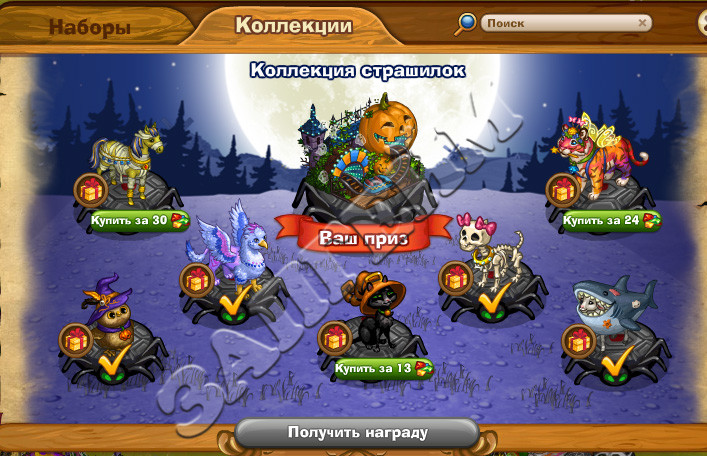The width and height of the screenshot is (707, 456).
Task: Click the Ваш приз ribbon banner
Action: 357,238
